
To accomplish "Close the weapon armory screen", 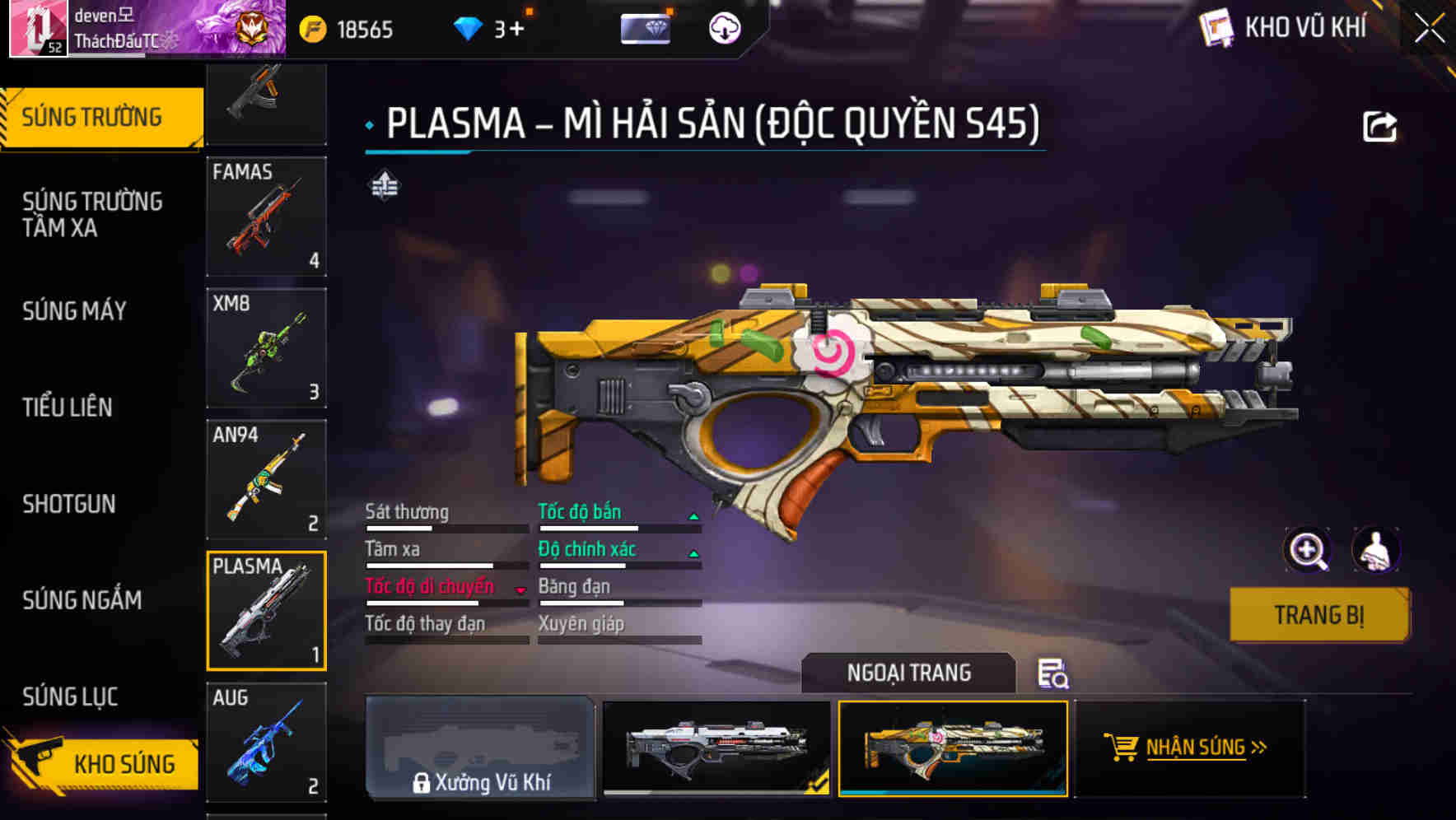I will pos(1429,28).
